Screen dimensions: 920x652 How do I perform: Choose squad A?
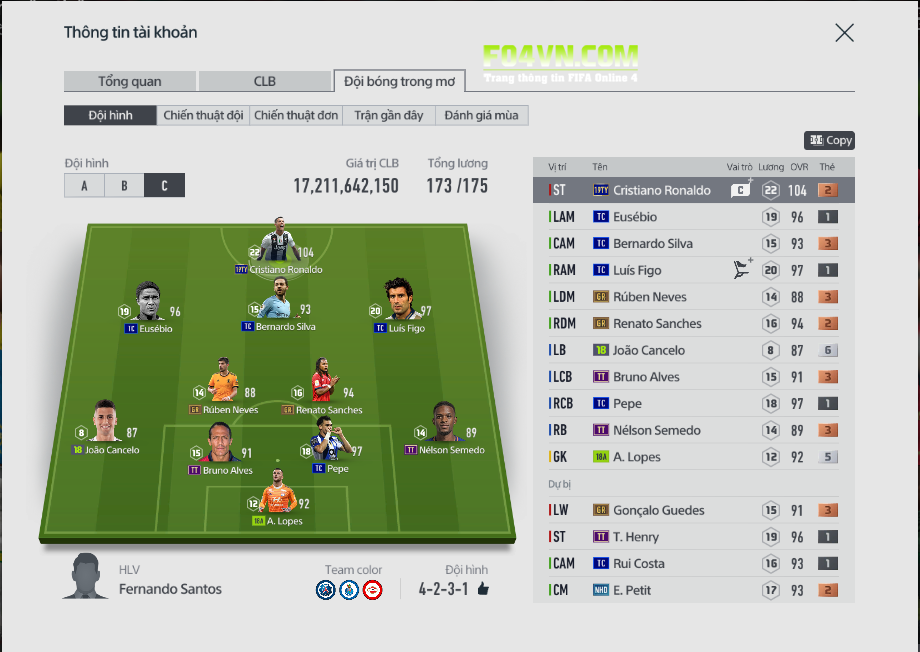click(x=84, y=185)
